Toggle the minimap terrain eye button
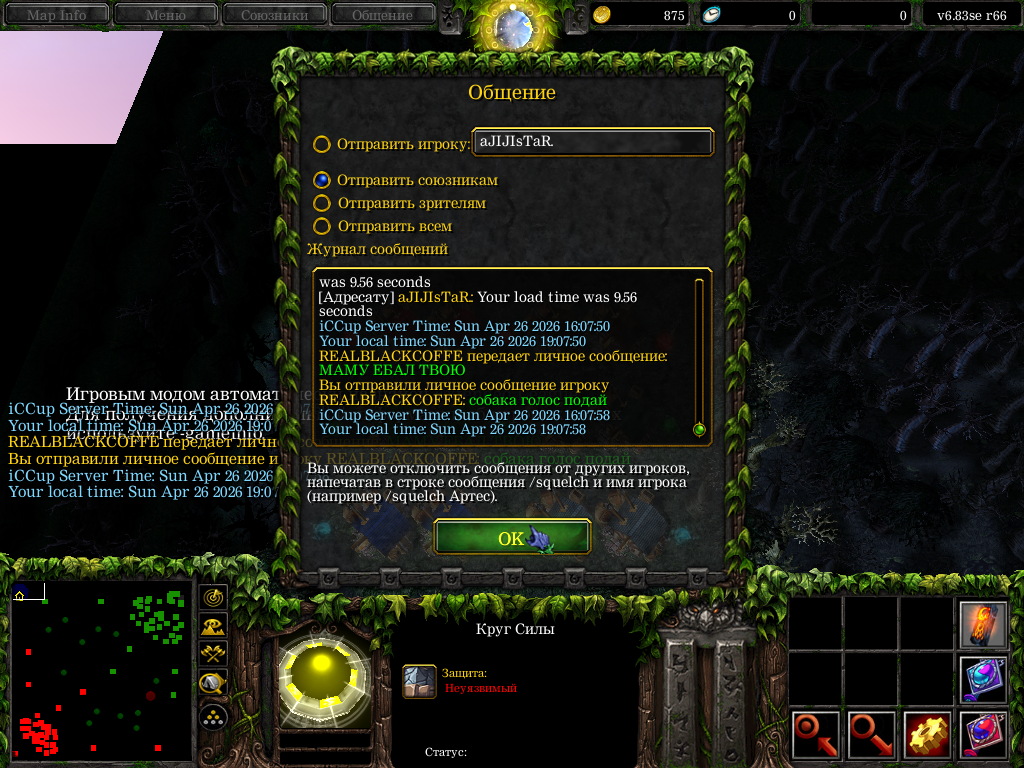The height and width of the screenshot is (768, 1024). click(214, 626)
